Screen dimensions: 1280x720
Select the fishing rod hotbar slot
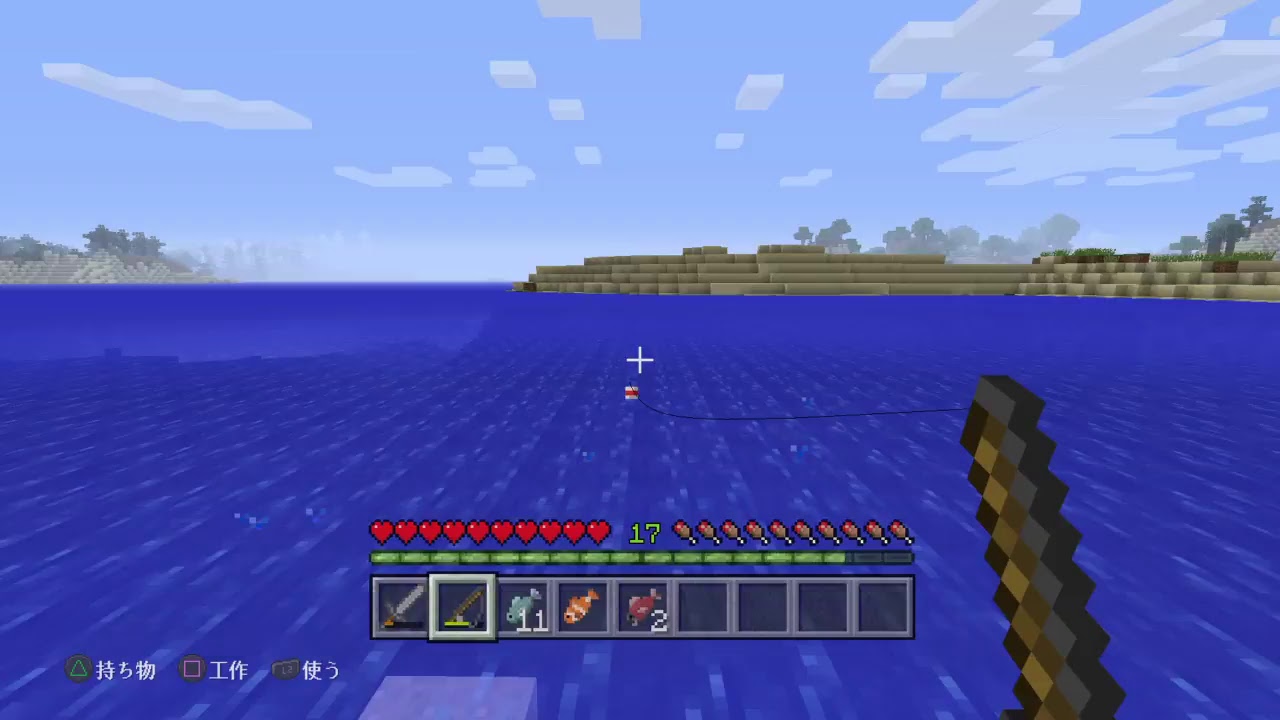click(x=462, y=606)
